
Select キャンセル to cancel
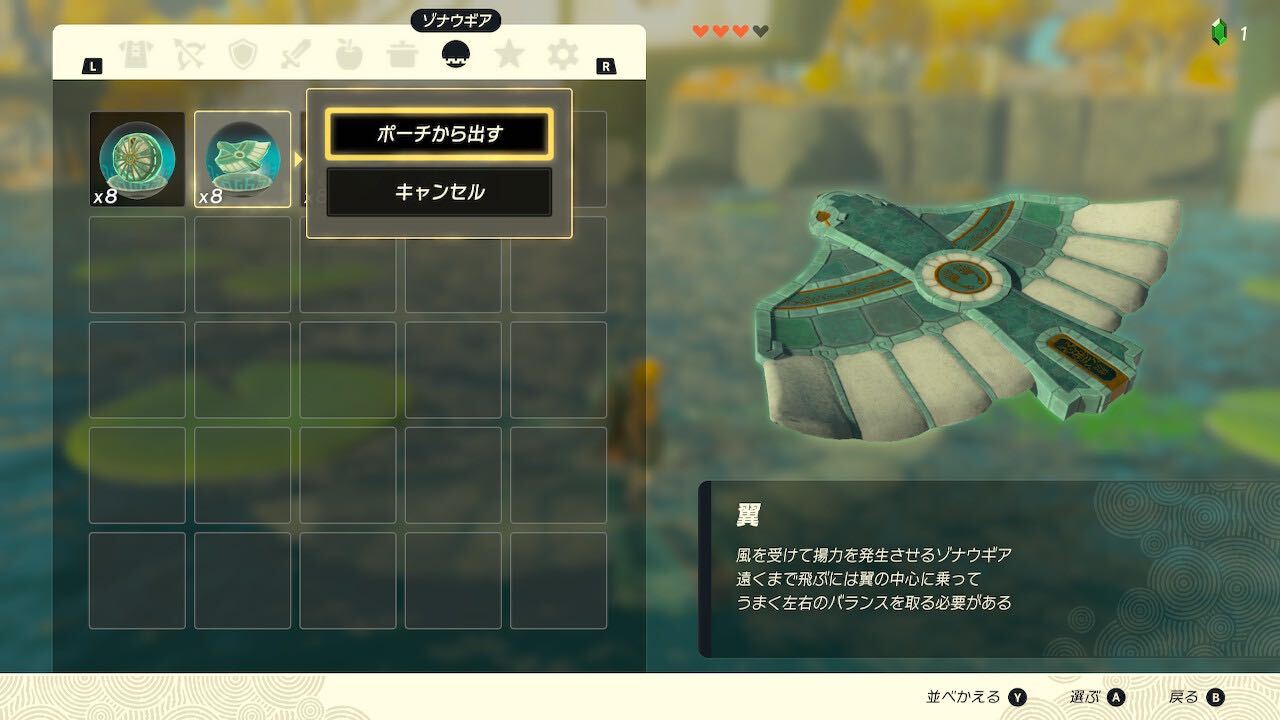tap(438, 193)
